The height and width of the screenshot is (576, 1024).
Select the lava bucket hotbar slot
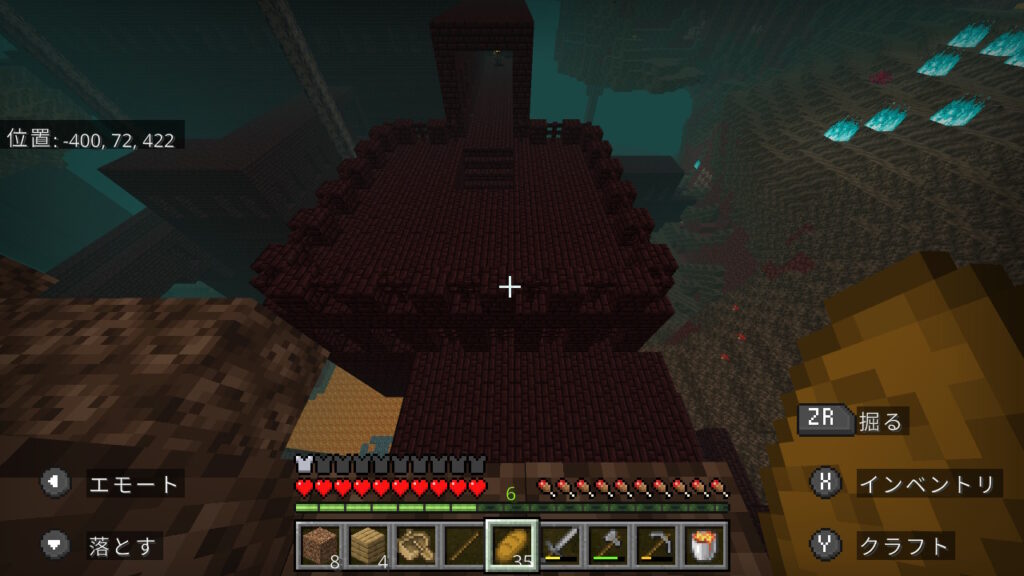point(704,545)
